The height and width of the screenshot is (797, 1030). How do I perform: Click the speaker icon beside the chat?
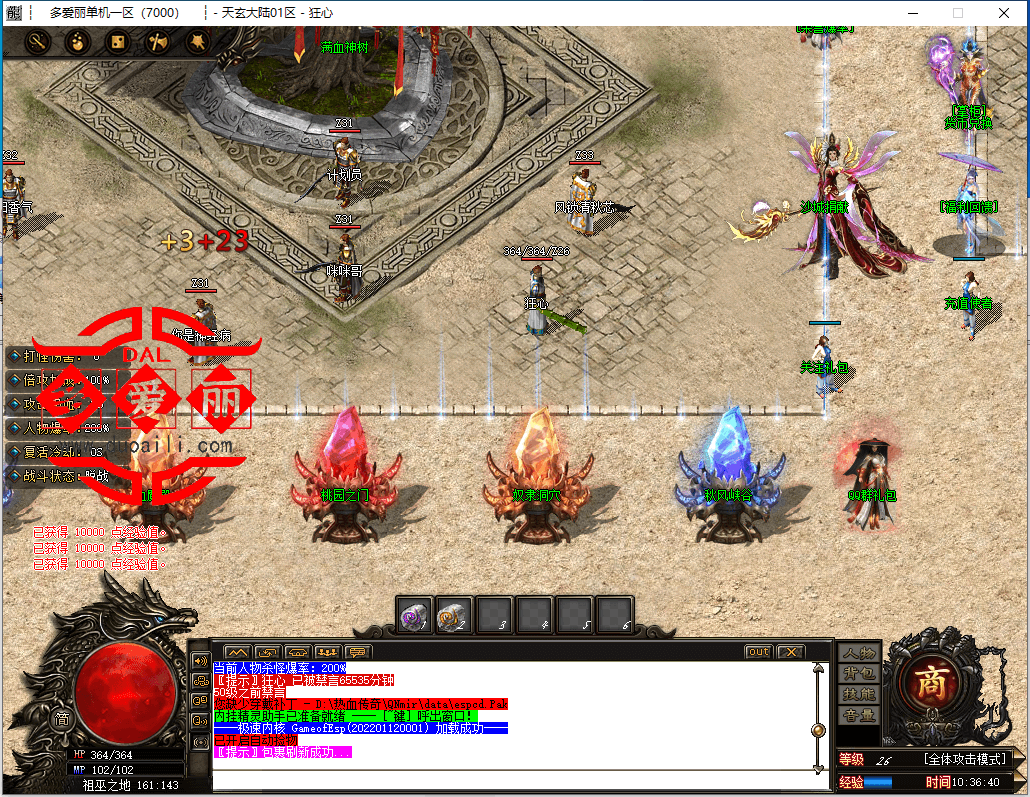point(199,660)
